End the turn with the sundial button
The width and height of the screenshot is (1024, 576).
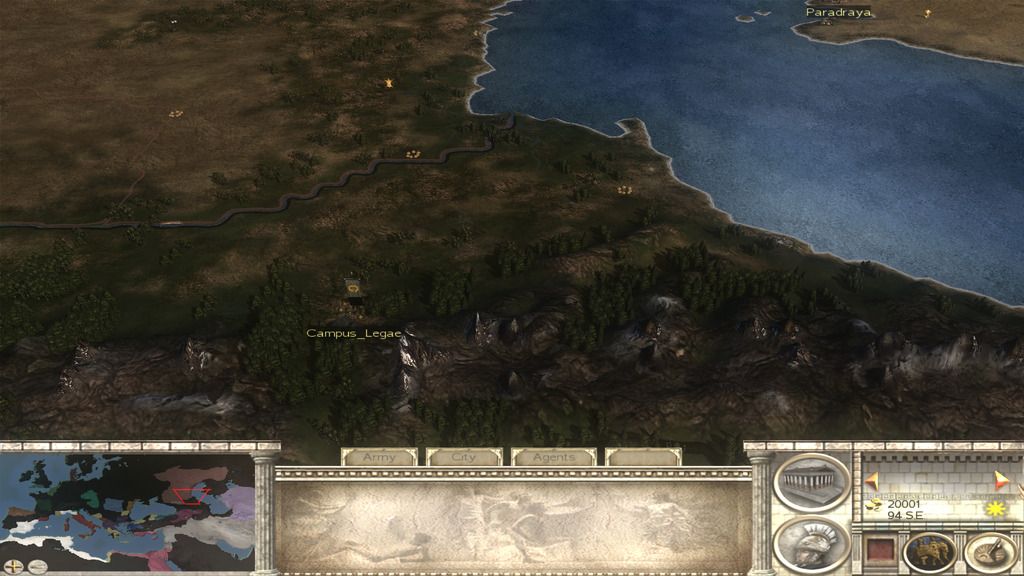pos(990,551)
